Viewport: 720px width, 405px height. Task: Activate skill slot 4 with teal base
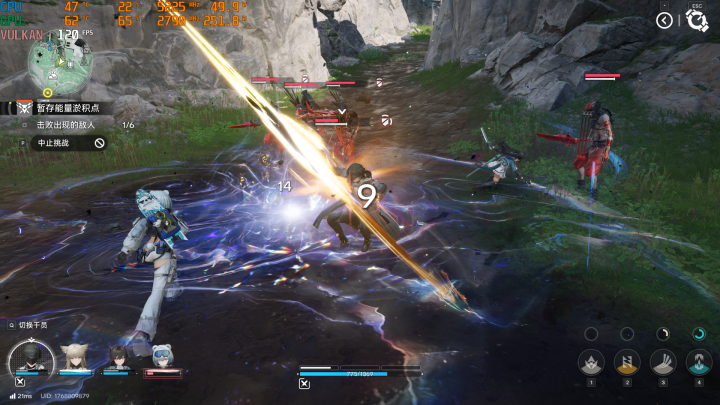point(699,362)
